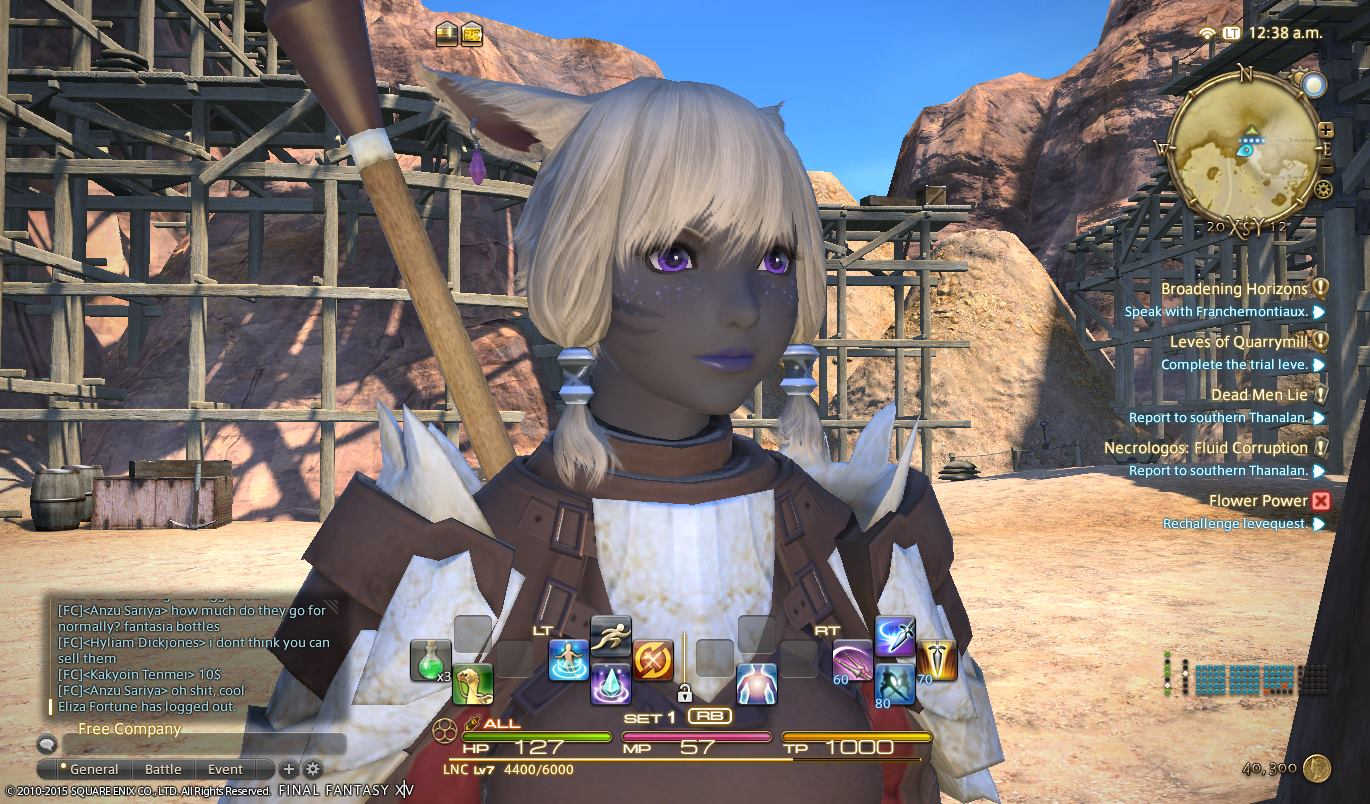The height and width of the screenshot is (804, 1370).
Task: Zoom in the minimap with the plus button
Action: 1326,130
